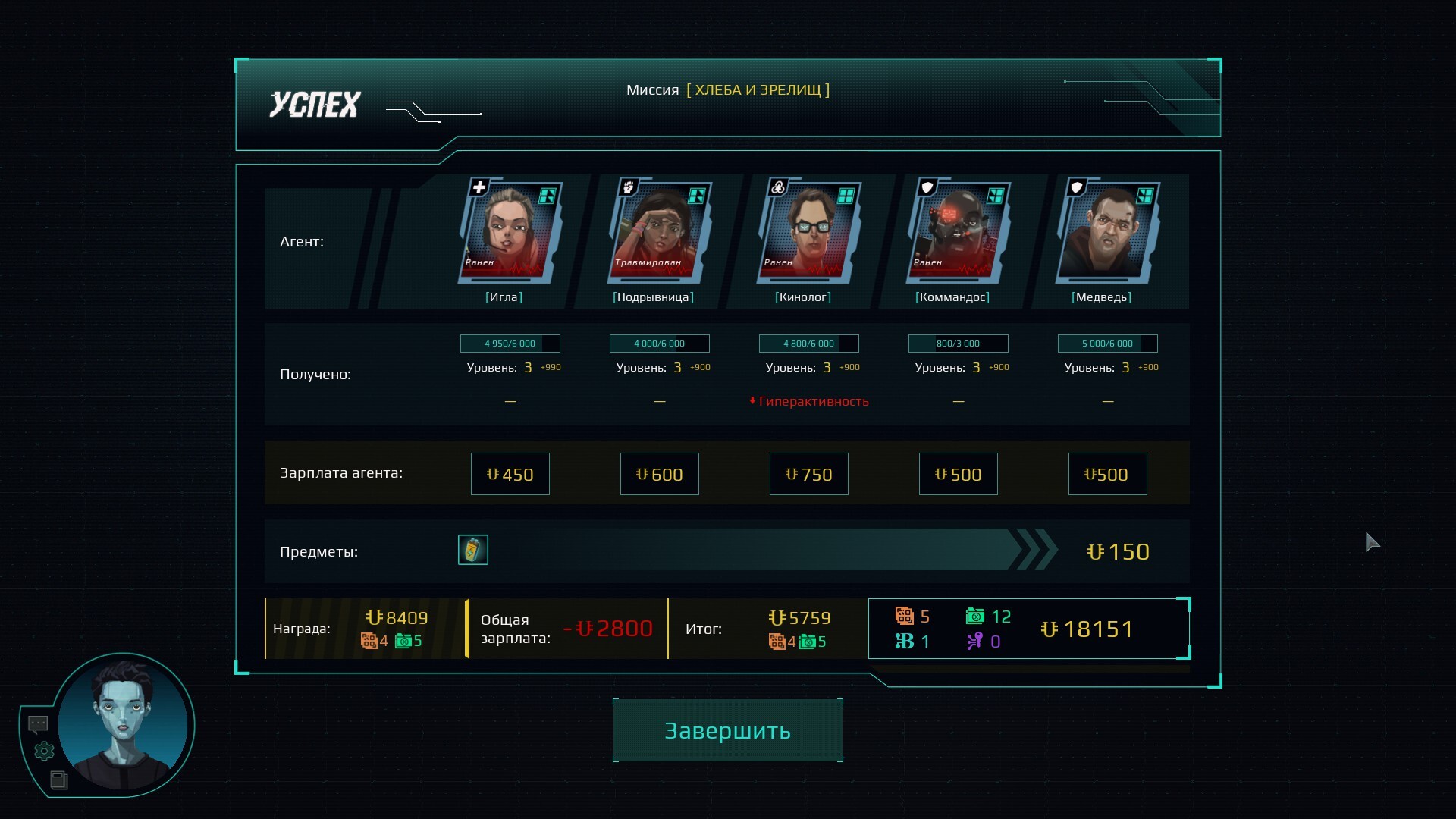Select the Подрывница agent portrait
This screenshot has width=1456, height=819.
pos(658,231)
